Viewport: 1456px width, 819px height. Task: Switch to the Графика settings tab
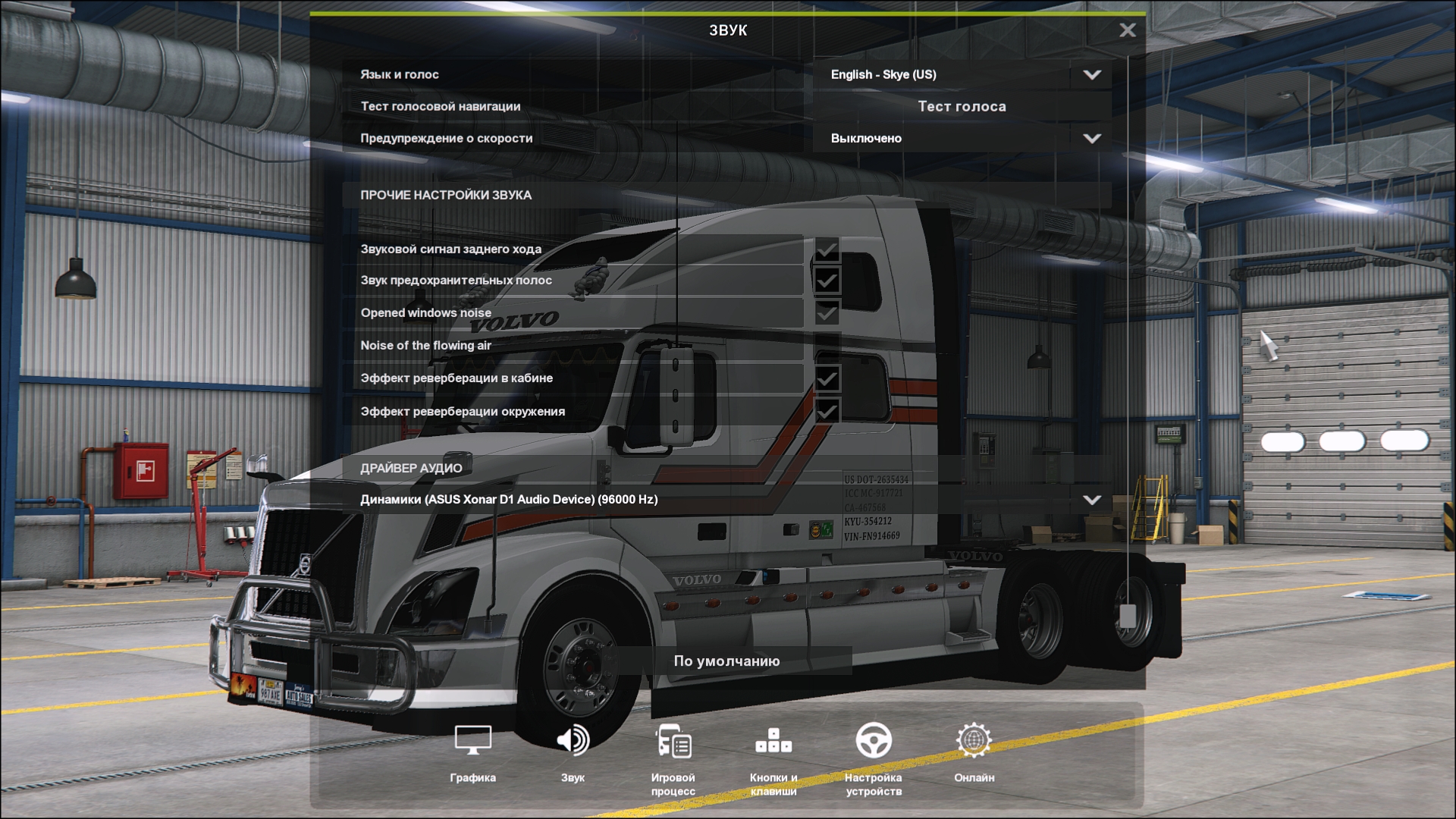click(472, 751)
